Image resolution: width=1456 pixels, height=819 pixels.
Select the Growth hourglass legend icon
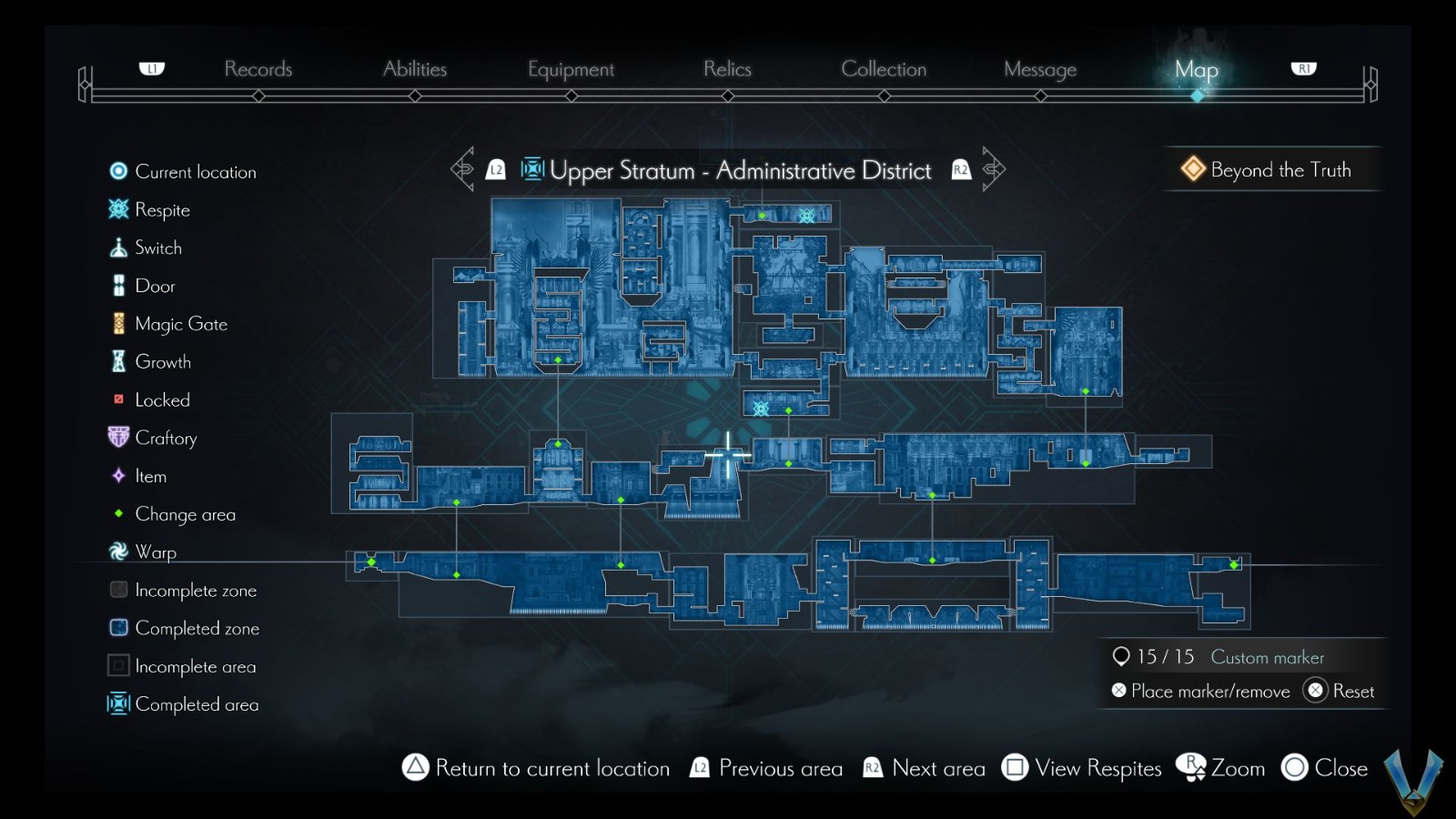click(x=118, y=361)
